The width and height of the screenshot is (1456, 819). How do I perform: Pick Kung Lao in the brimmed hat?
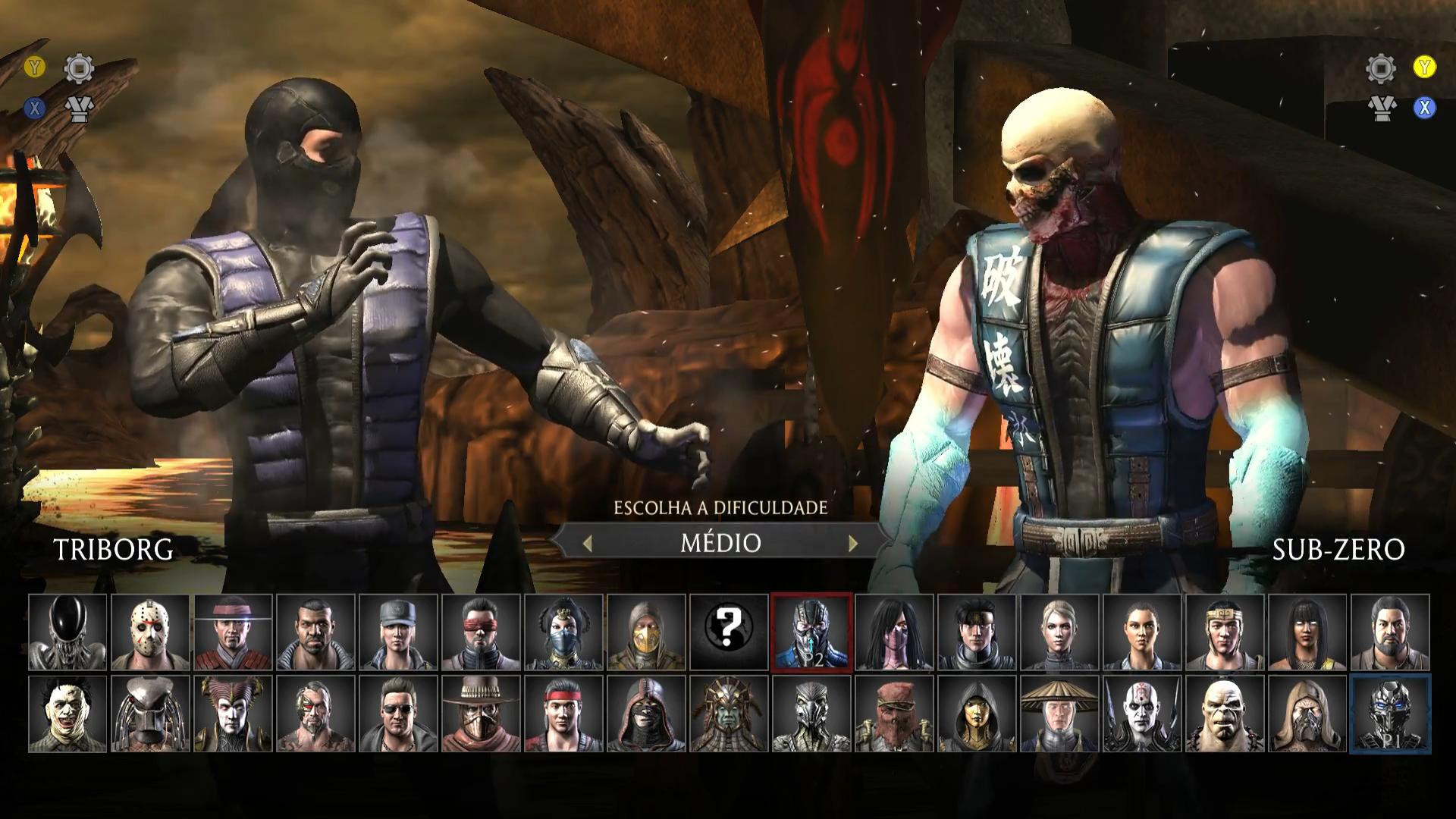(x=233, y=632)
